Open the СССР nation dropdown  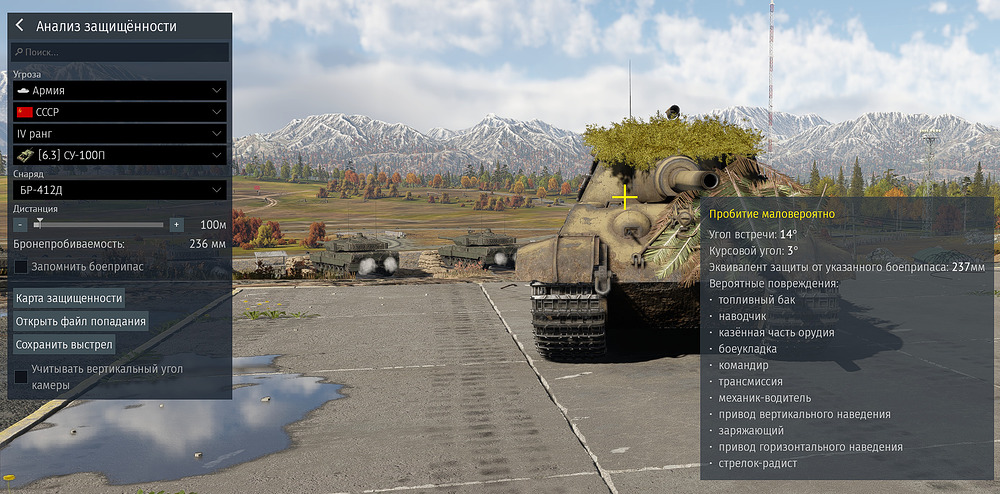(x=120, y=112)
